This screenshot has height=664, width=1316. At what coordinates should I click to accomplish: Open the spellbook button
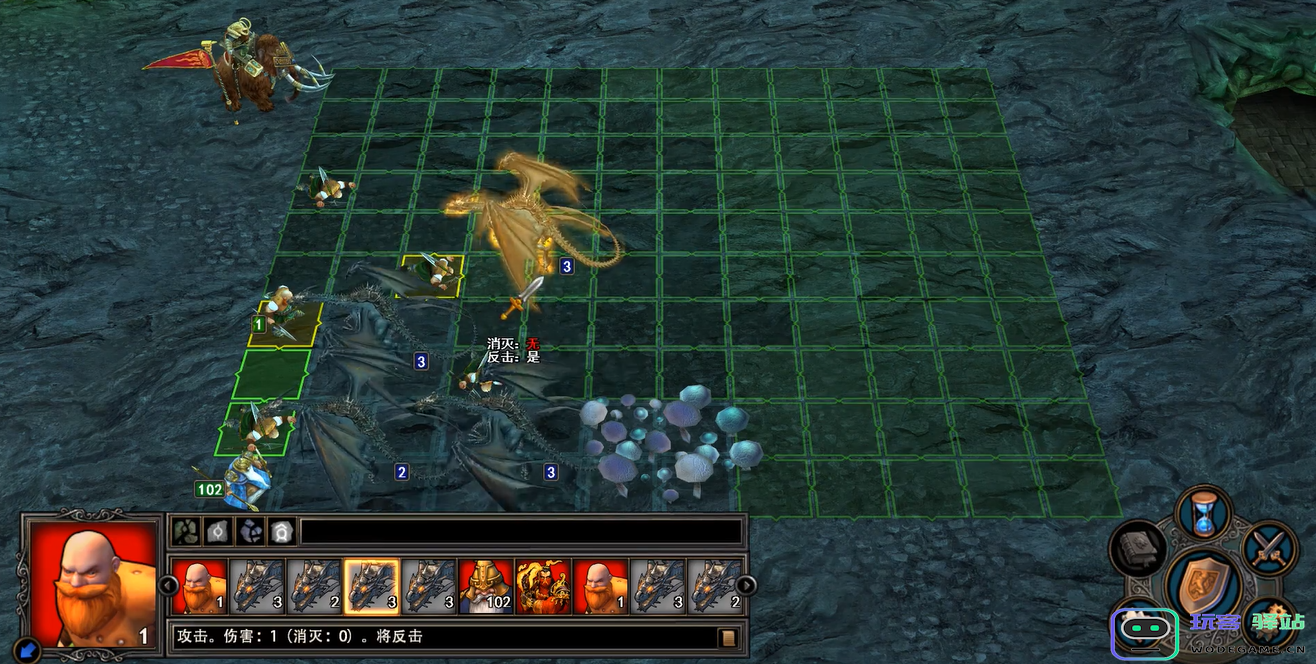click(x=1137, y=548)
